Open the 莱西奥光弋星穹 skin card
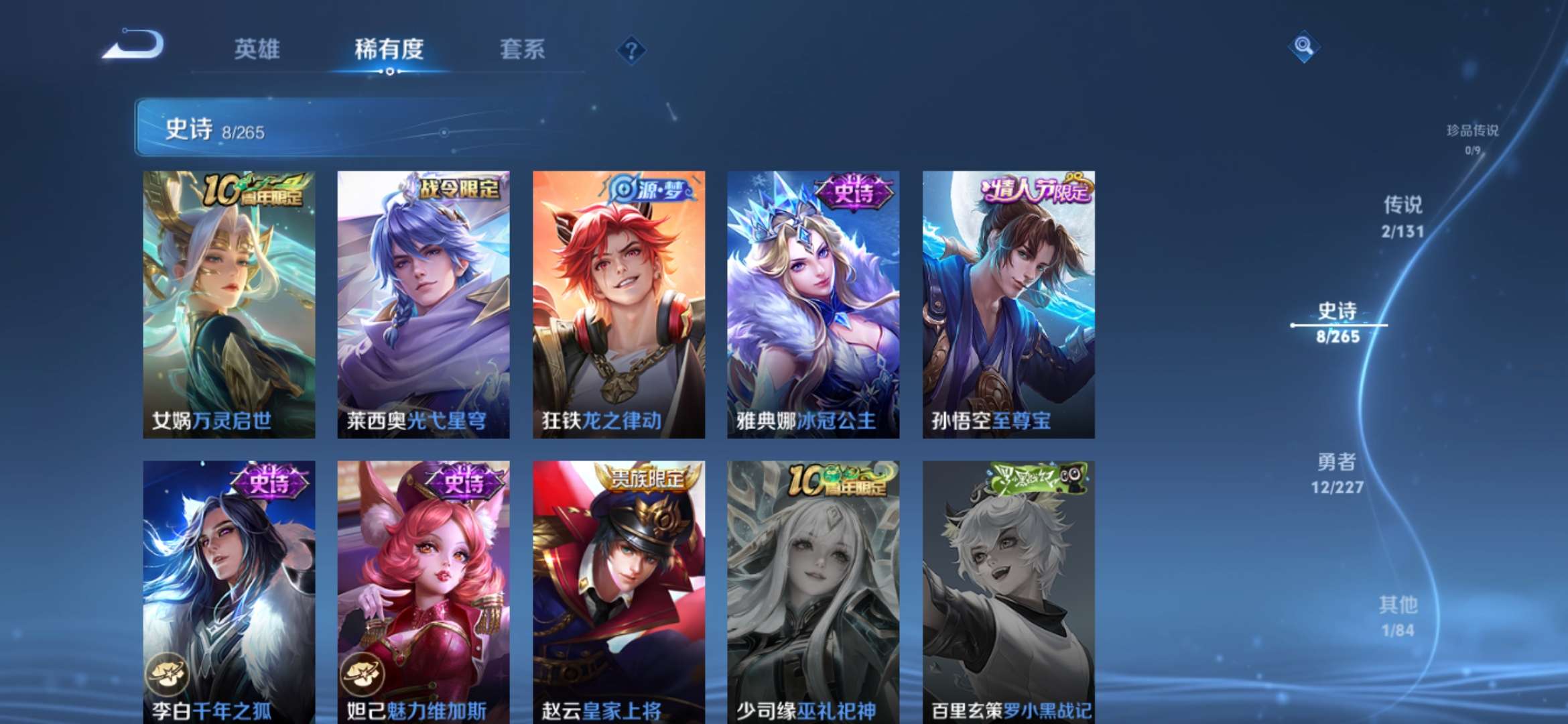Viewport: 1568px width, 724px height. coord(425,302)
